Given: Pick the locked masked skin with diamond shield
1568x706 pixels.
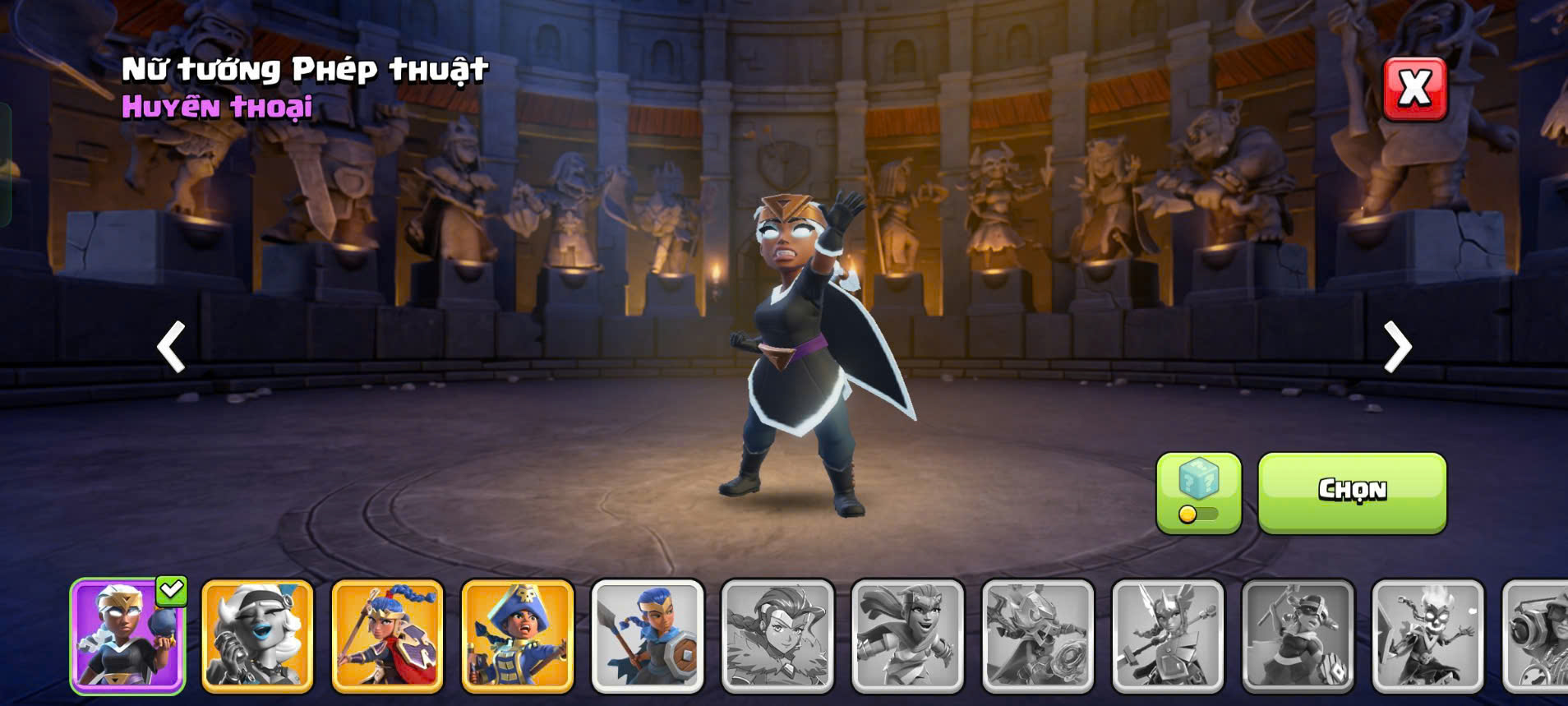Looking at the screenshot, I should tap(1298, 635).
